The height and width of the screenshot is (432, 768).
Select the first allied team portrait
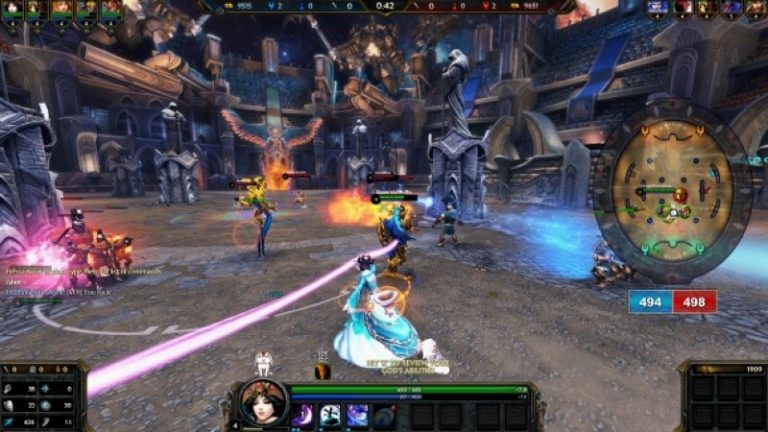tap(11, 9)
